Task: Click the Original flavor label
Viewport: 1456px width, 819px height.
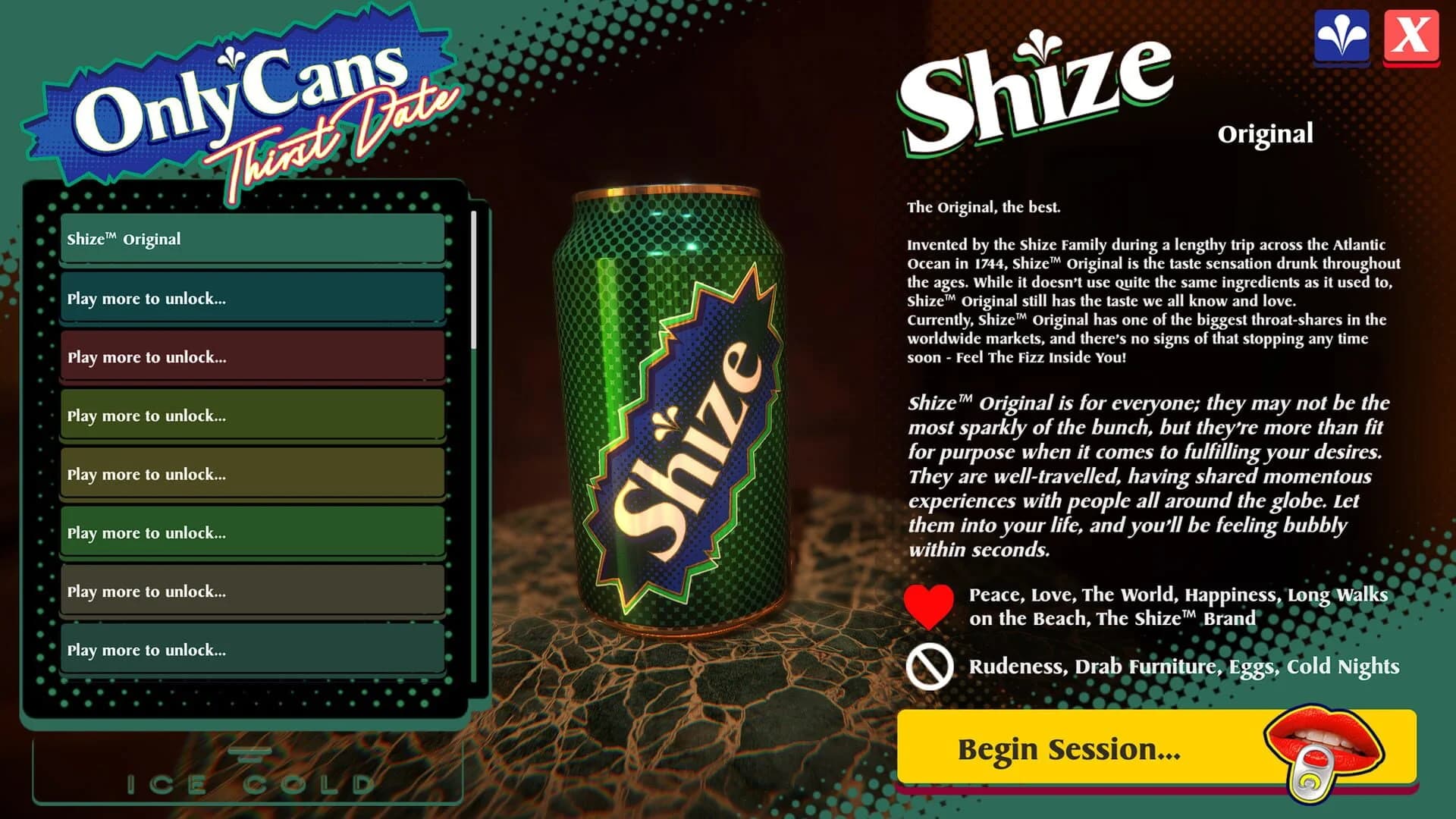Action: (1265, 135)
